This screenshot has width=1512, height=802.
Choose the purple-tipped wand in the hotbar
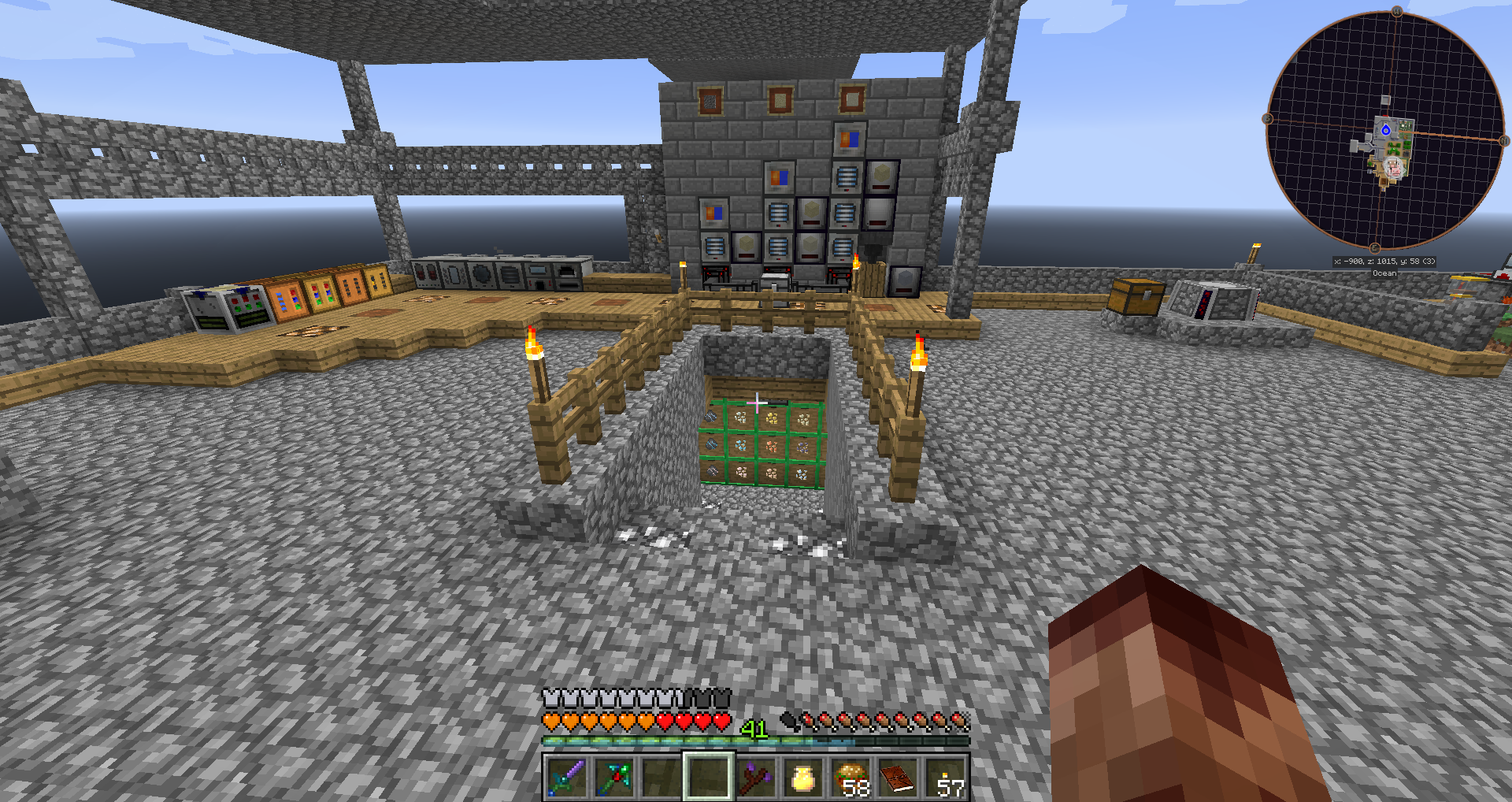[x=756, y=777]
